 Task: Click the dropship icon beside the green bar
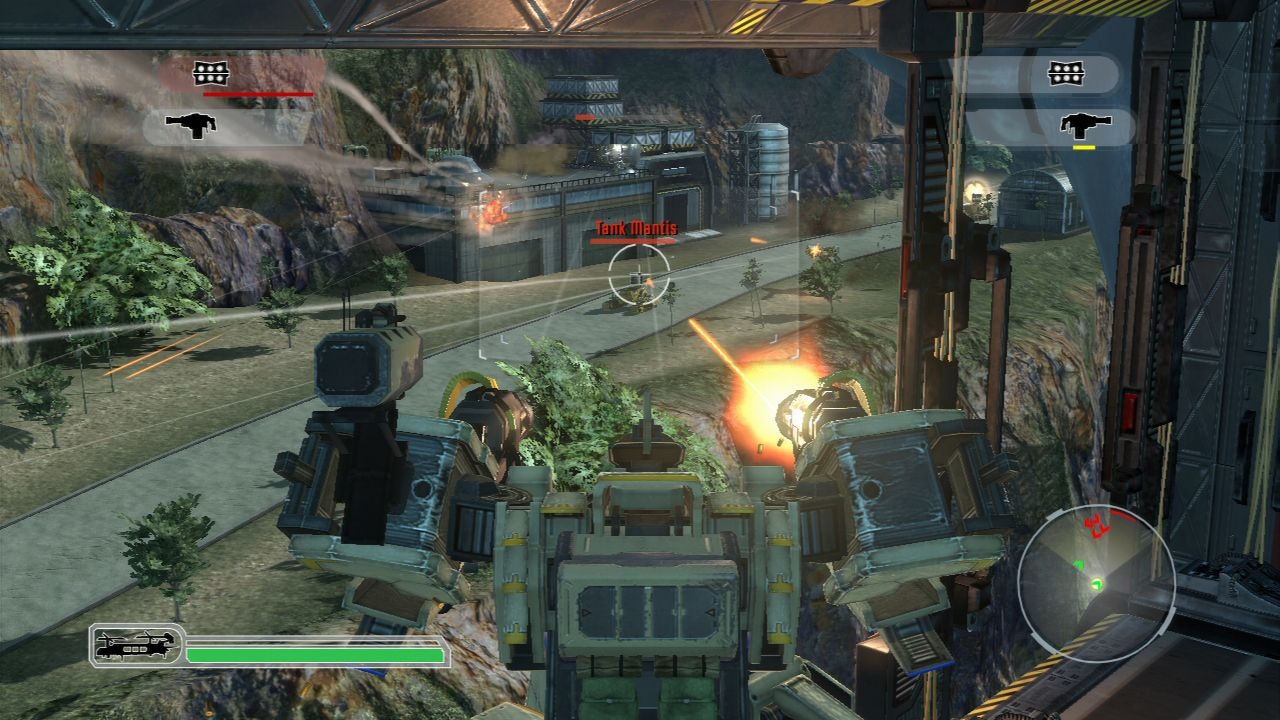coord(135,646)
